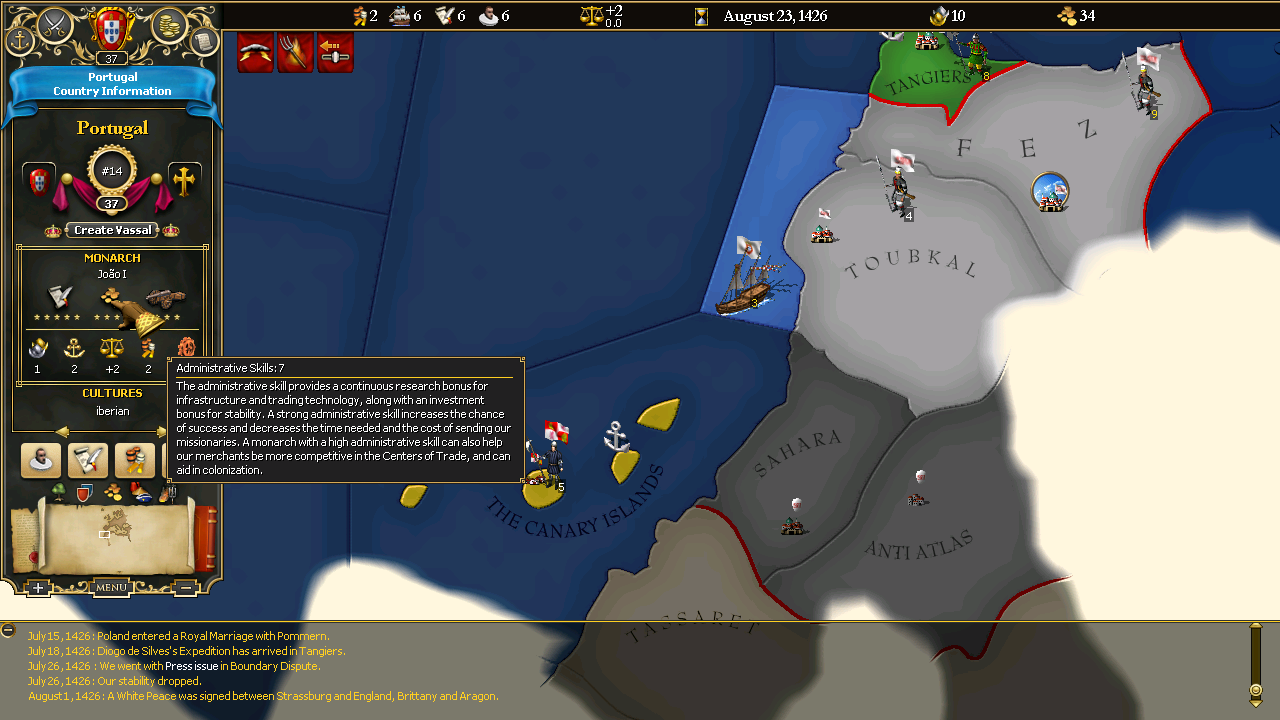Open the anchor naval icon in the top ornament

pyautogui.click(x=20, y=41)
